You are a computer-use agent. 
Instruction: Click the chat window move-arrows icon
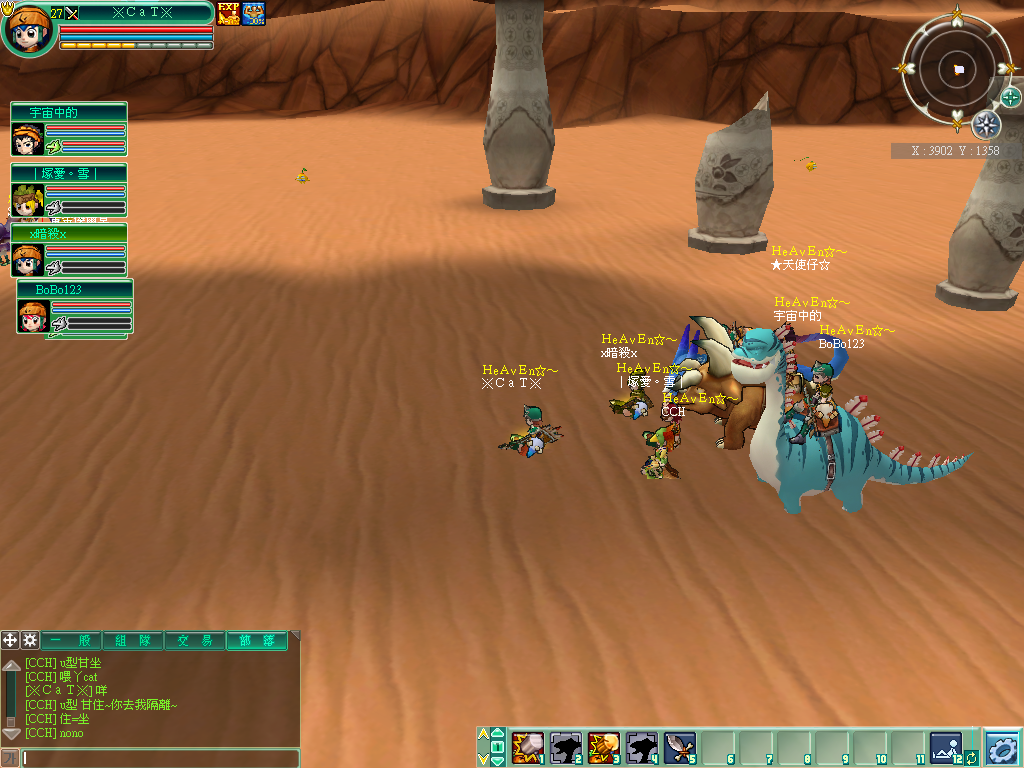[x=10, y=640]
